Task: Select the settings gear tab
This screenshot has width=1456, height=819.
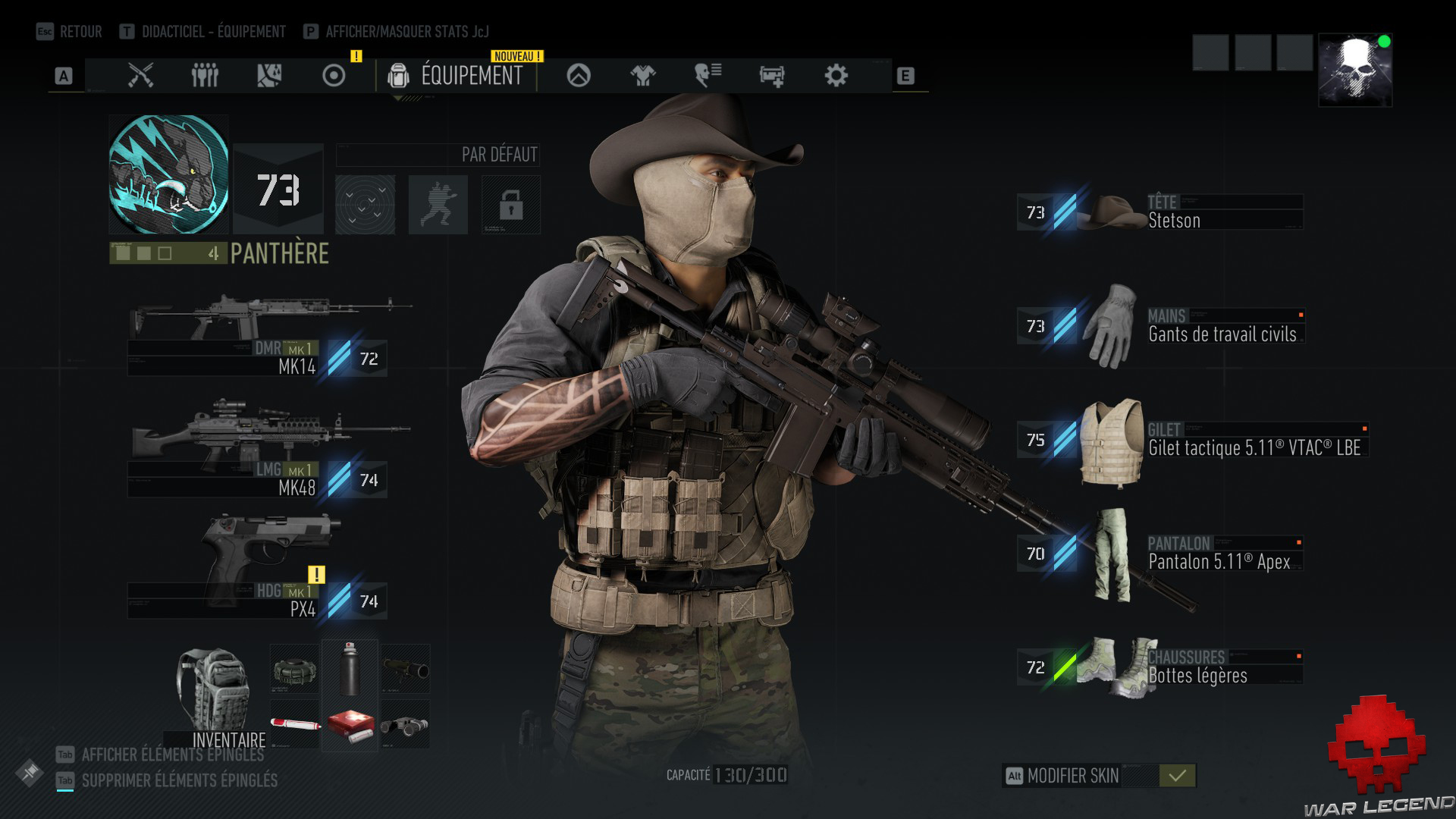Action: pos(836,76)
